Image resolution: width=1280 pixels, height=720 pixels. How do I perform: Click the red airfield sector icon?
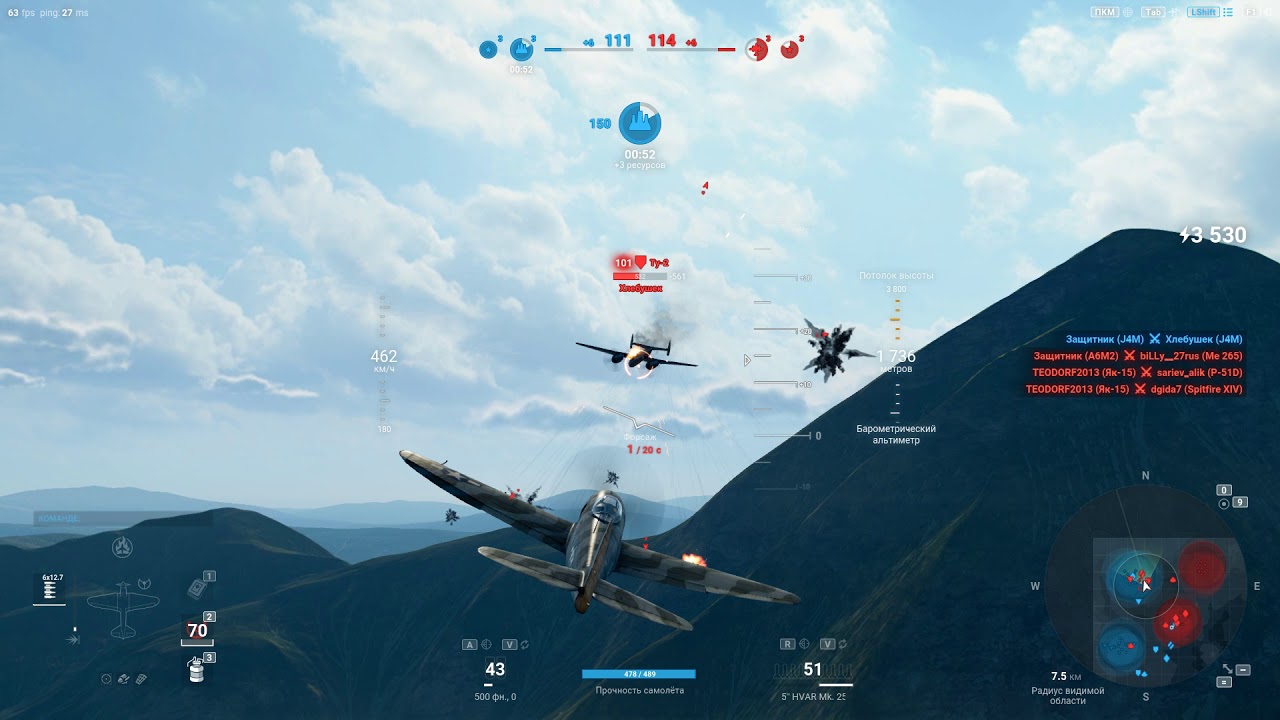point(758,48)
